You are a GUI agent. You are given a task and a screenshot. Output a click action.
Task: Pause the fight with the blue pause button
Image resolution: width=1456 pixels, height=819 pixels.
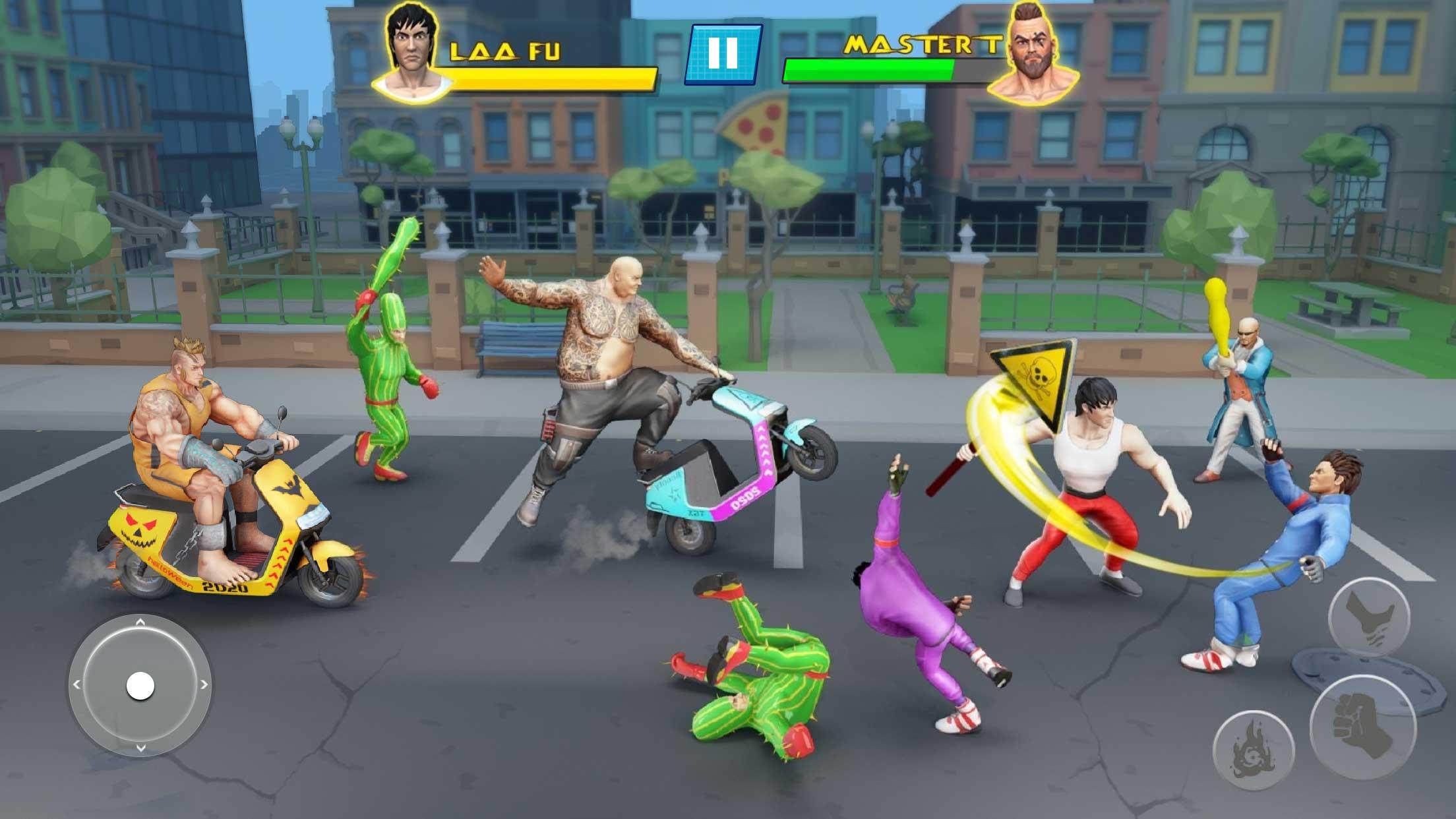[x=723, y=53]
